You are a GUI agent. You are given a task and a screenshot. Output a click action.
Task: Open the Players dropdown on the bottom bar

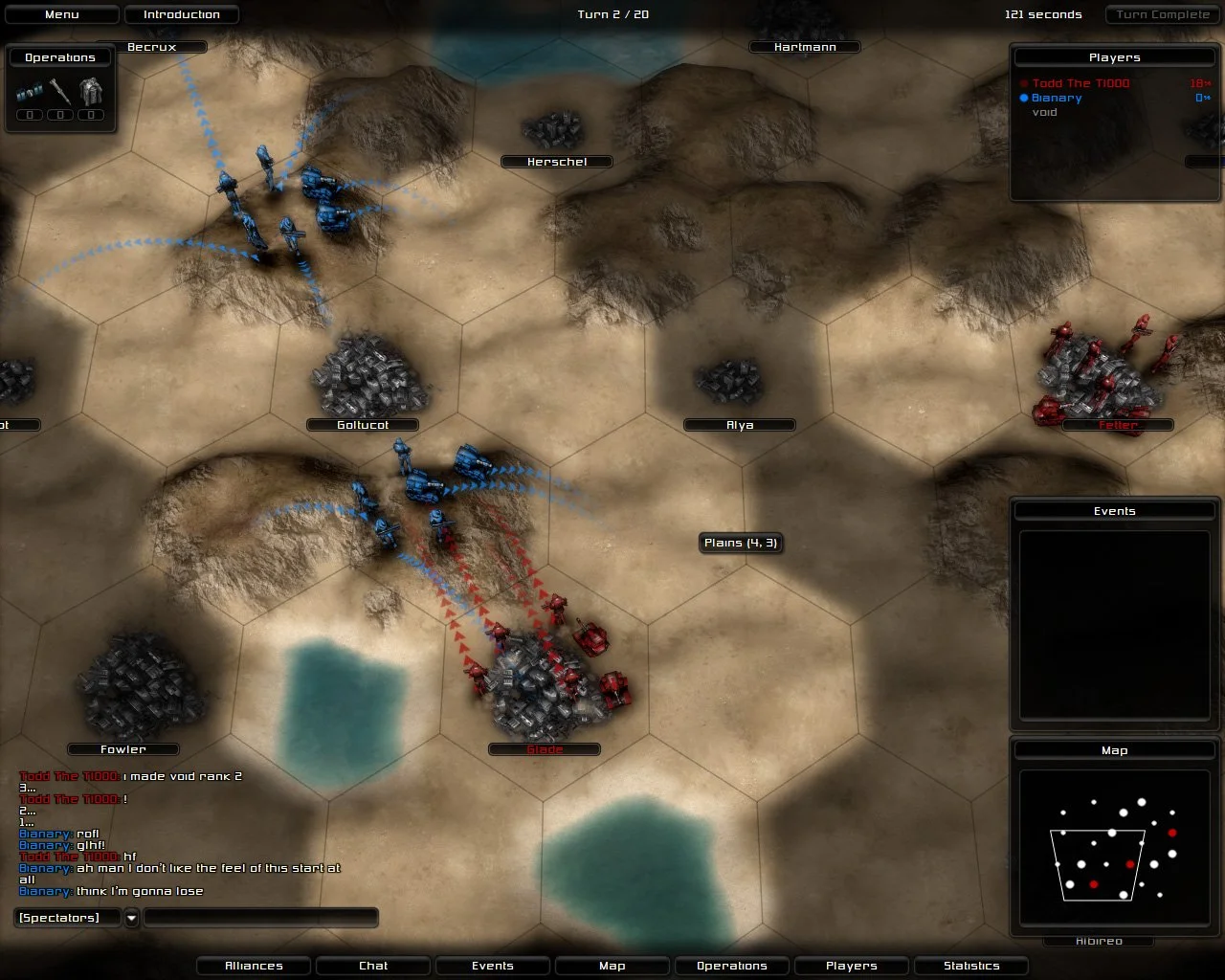pyautogui.click(x=851, y=966)
